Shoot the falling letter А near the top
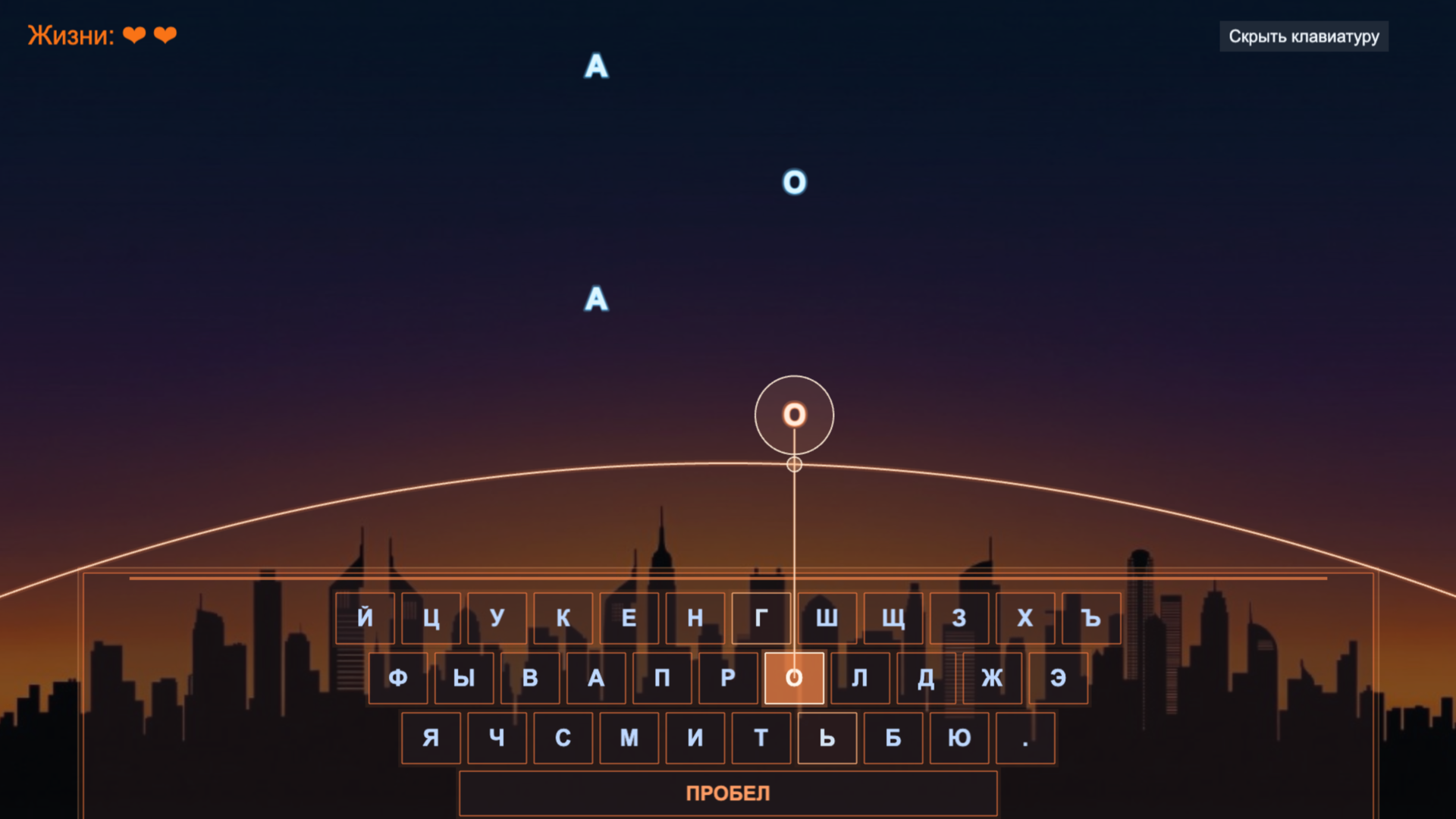 point(598,67)
